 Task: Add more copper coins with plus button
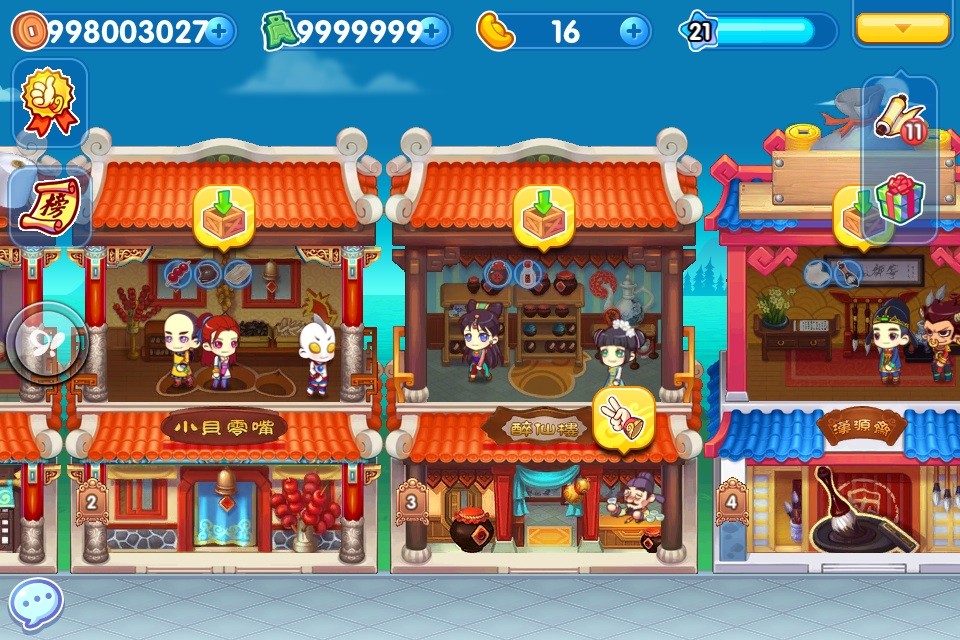(x=219, y=32)
